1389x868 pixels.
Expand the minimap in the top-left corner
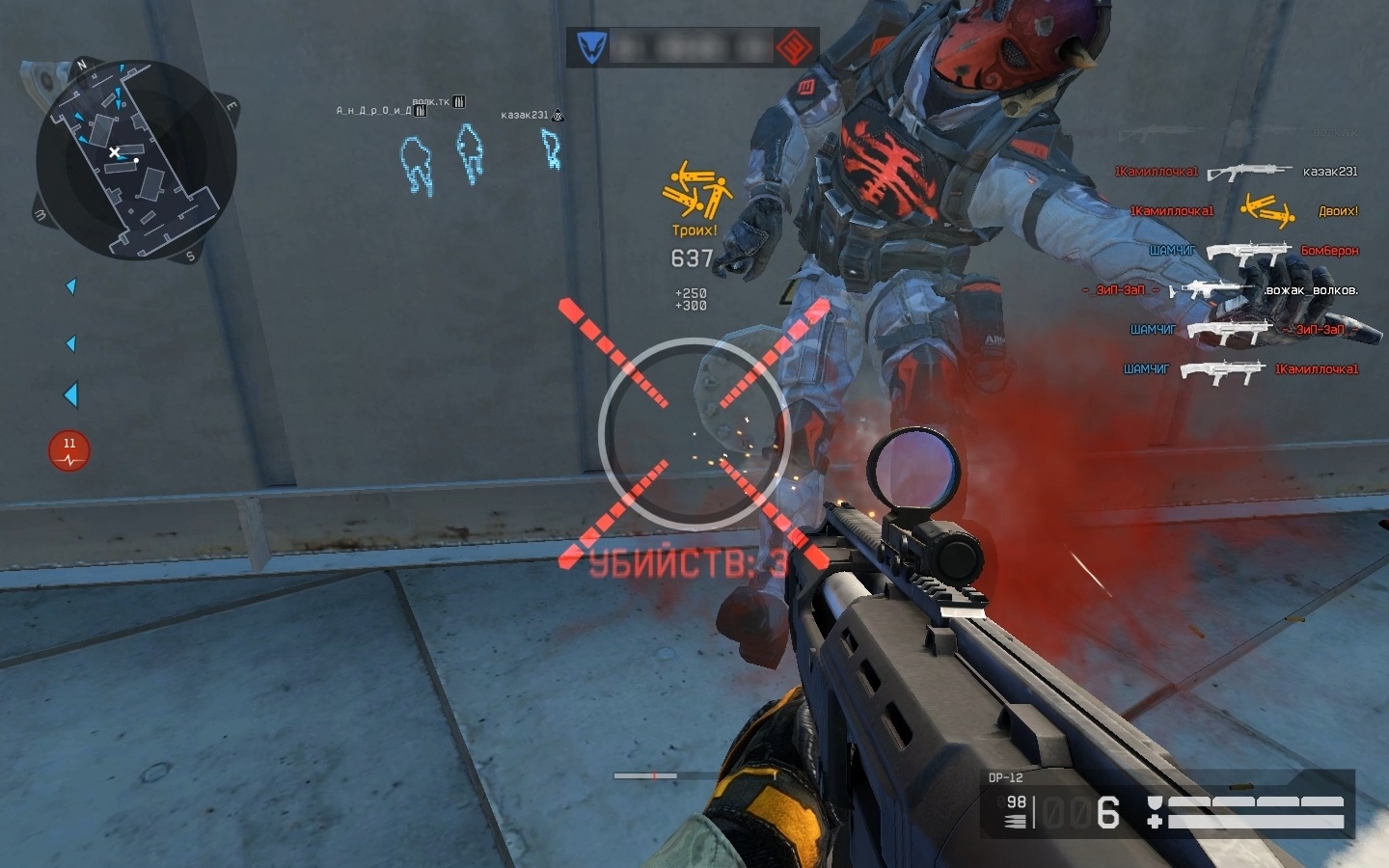(x=135, y=159)
